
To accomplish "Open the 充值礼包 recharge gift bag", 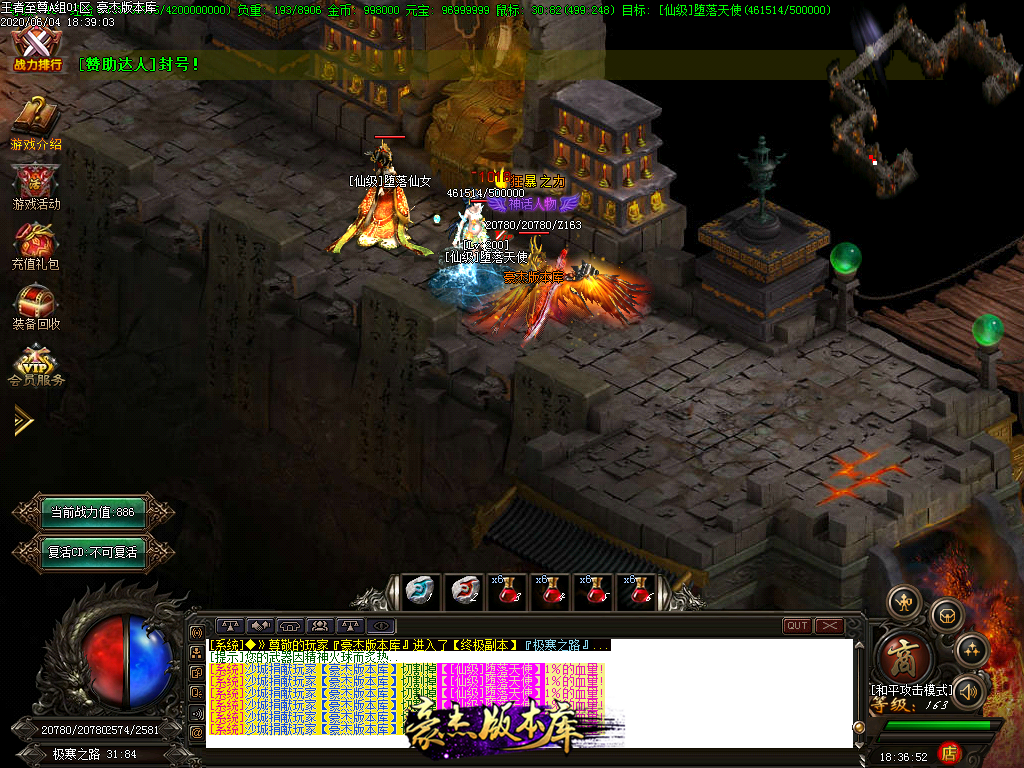I will pyautogui.click(x=36, y=245).
